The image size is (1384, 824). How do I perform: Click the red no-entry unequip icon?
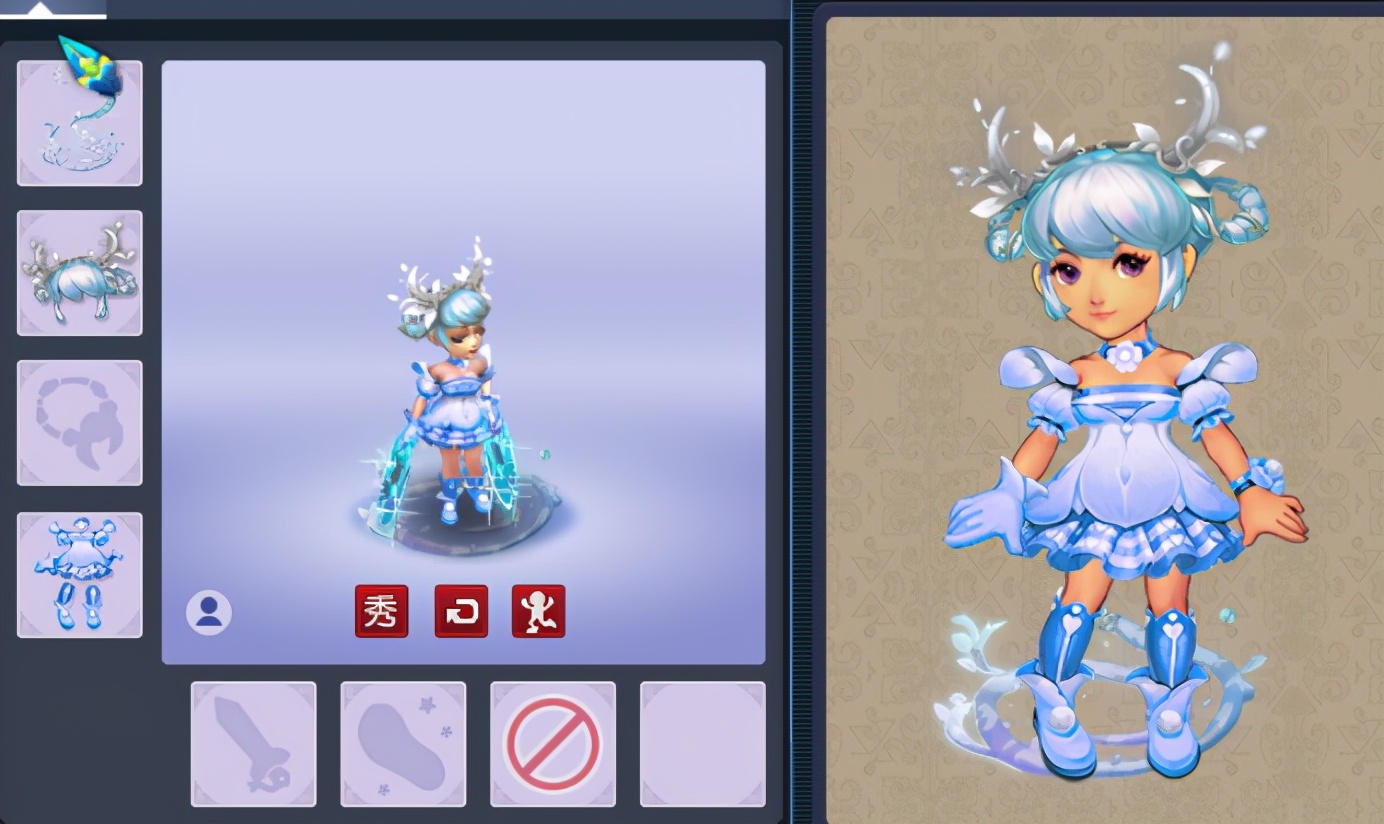[x=553, y=744]
